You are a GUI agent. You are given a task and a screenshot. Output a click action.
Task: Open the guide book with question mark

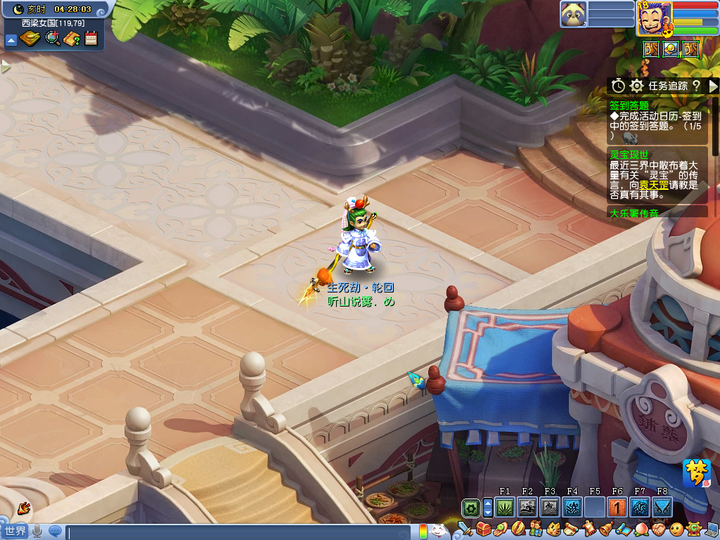71,39
